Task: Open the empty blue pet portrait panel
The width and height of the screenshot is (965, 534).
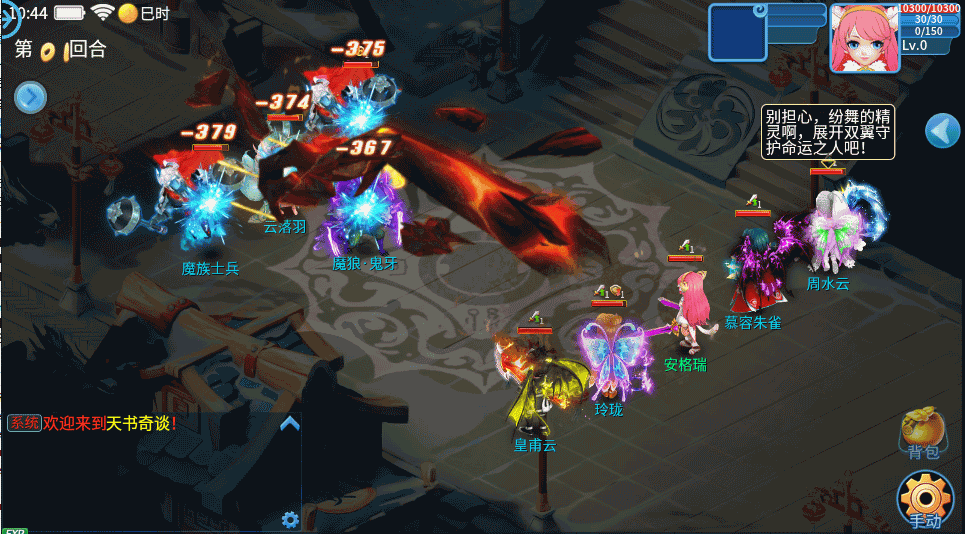Action: 736,32
